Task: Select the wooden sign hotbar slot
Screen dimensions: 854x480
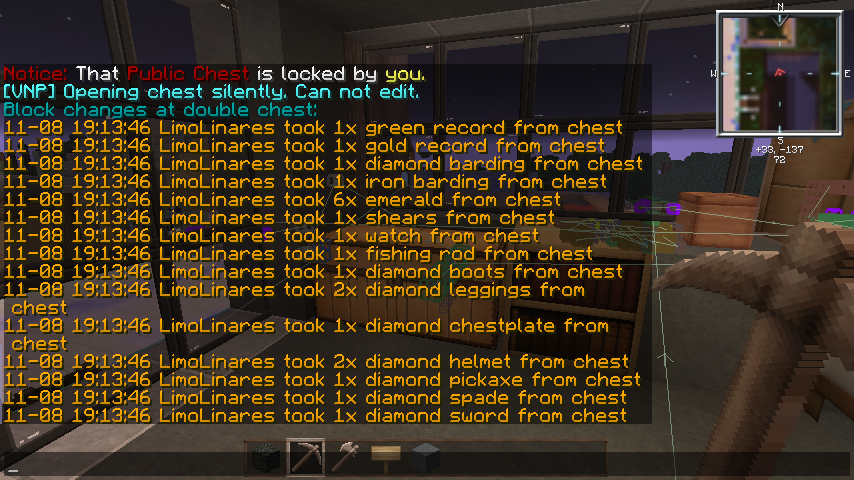Action: 385,457
